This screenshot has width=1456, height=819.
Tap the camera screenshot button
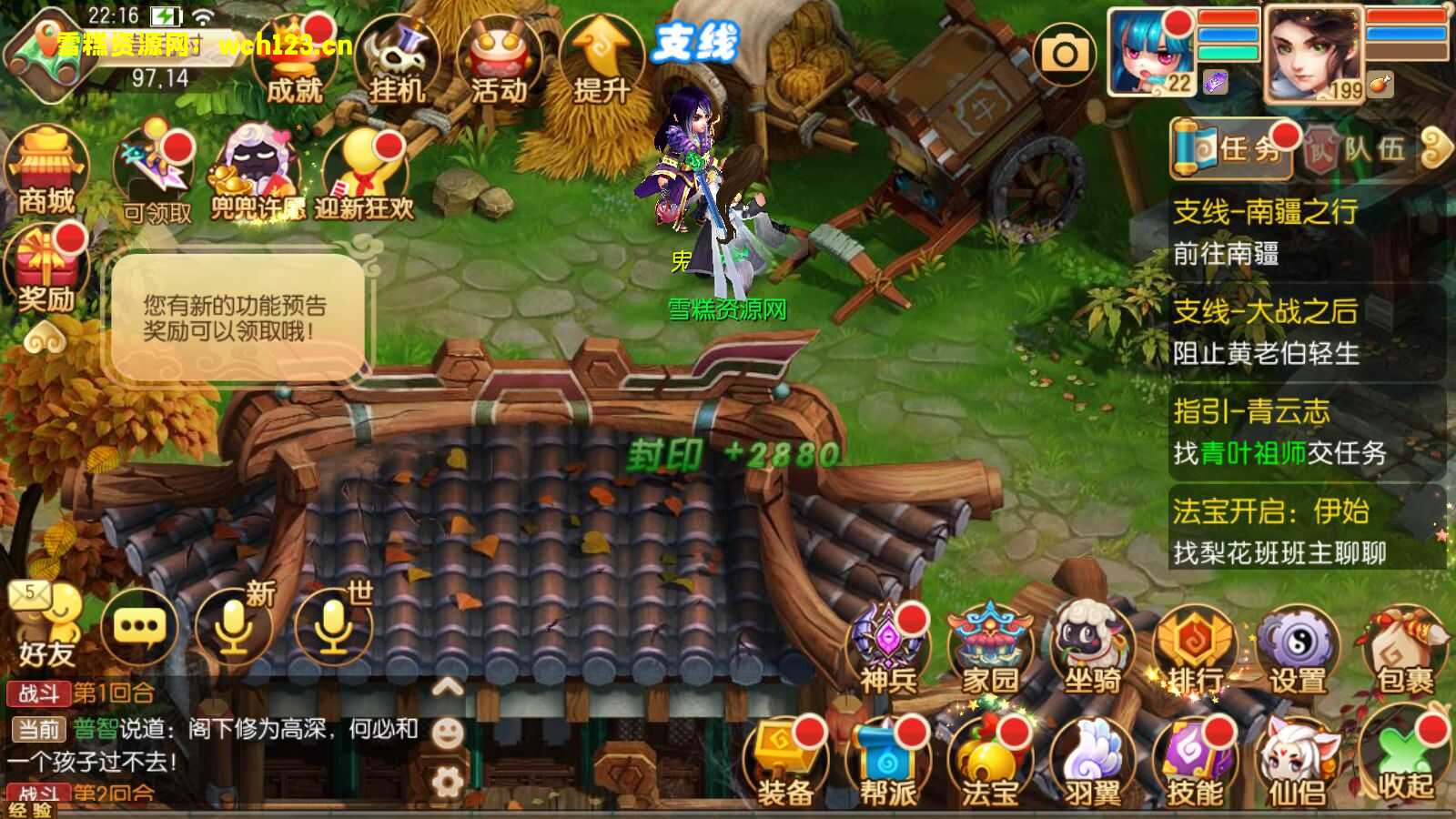1065,55
